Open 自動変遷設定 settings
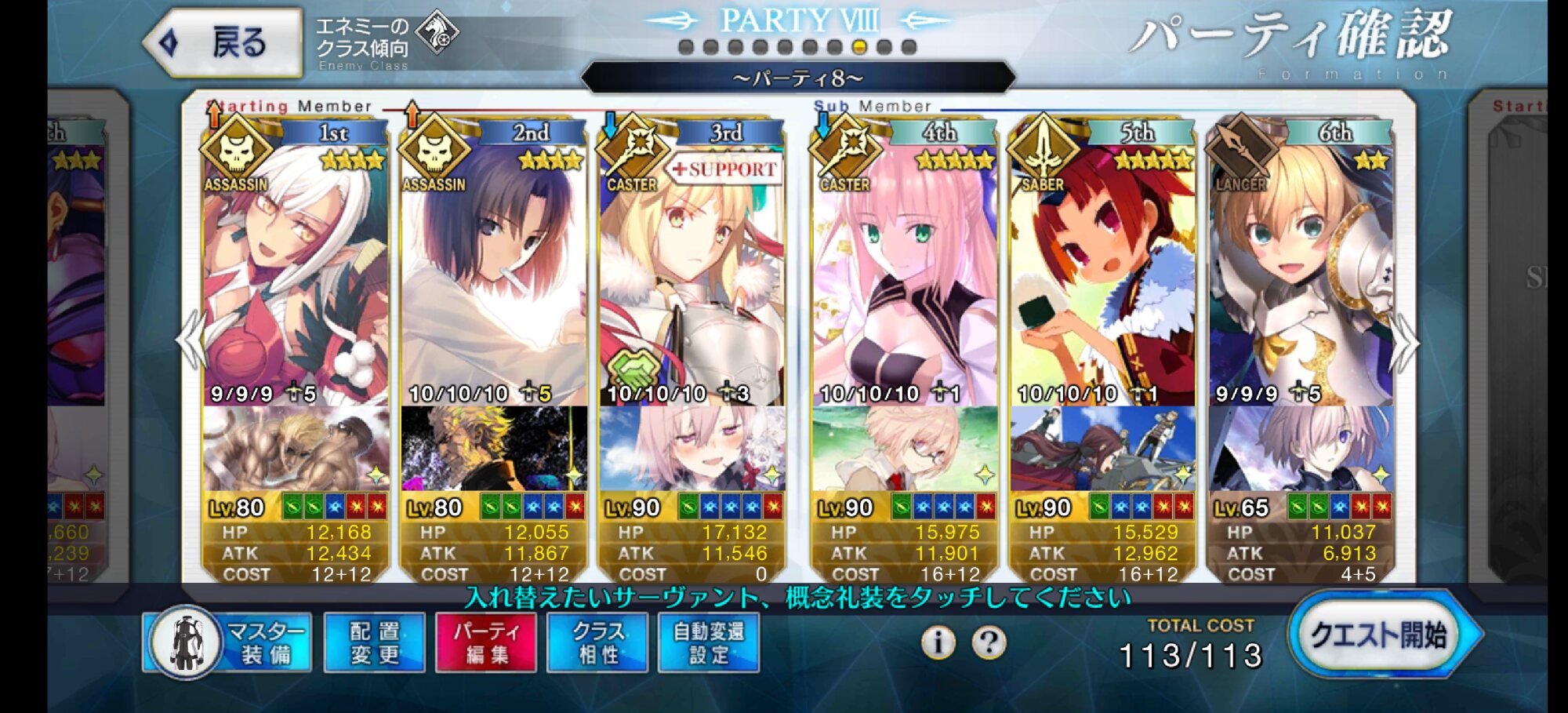This screenshot has height=713, width=1568. pos(709,643)
